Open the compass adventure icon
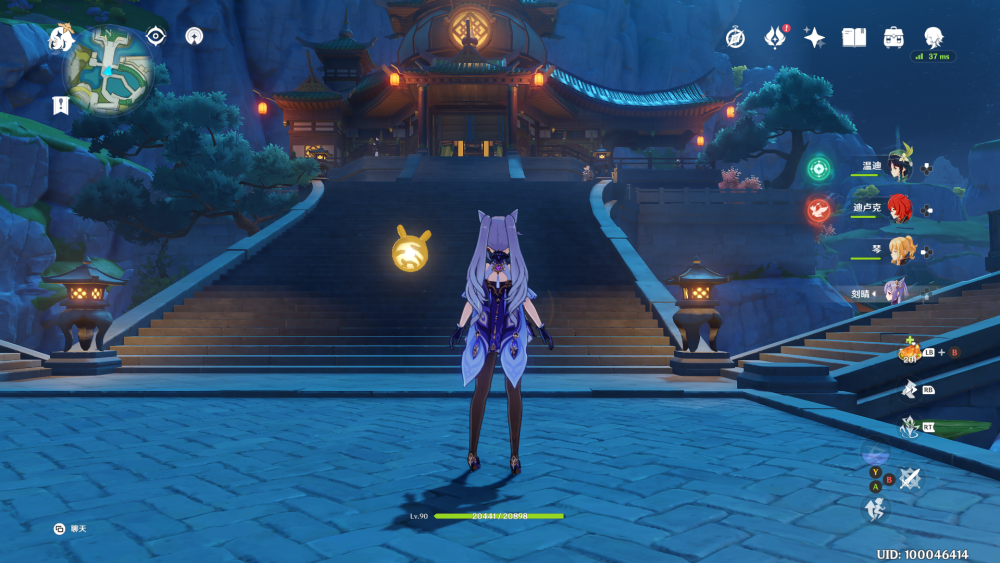Viewport: 1000px width, 563px height. click(735, 38)
